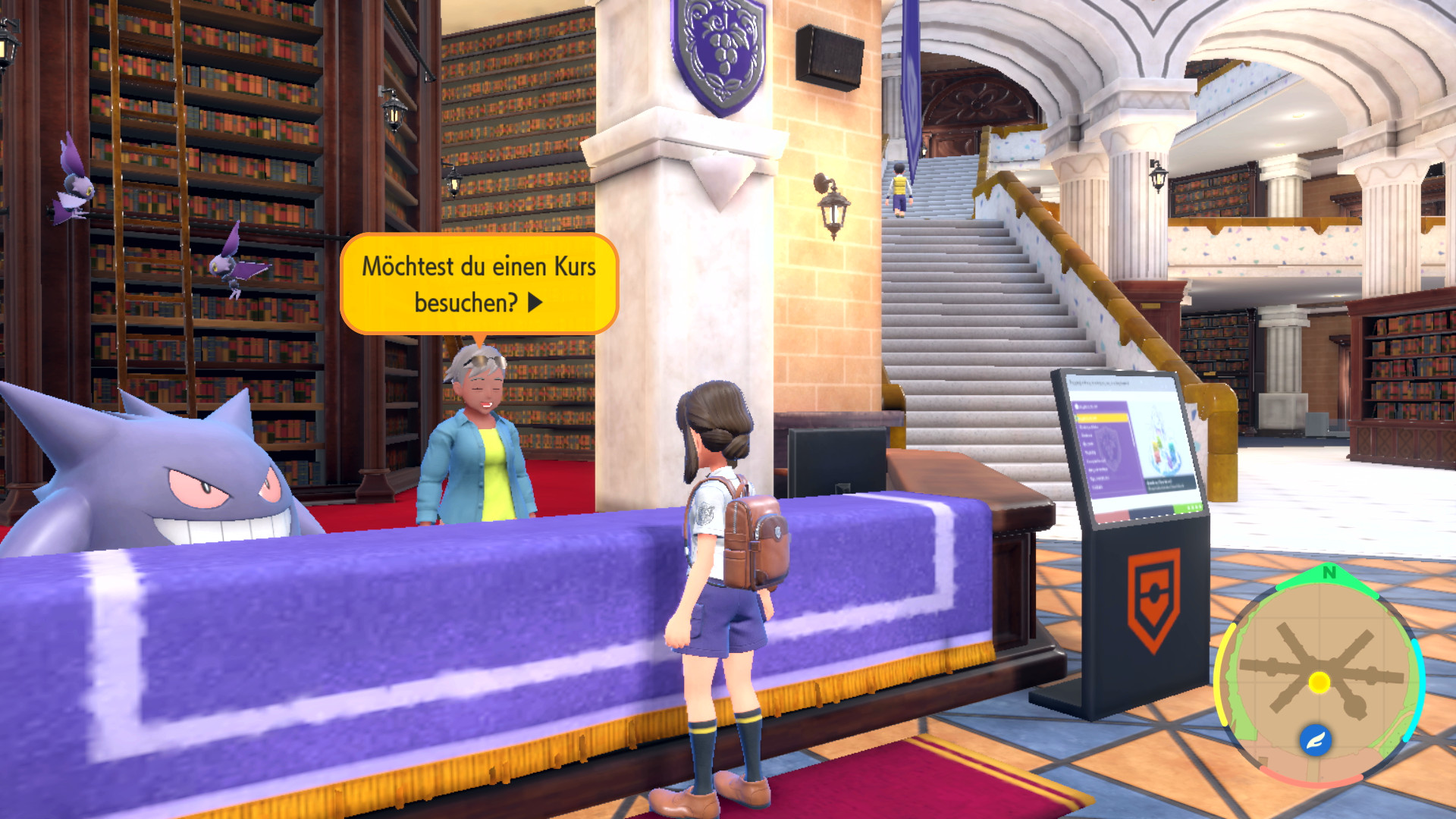Click the green N compass marker

pos(1329,573)
